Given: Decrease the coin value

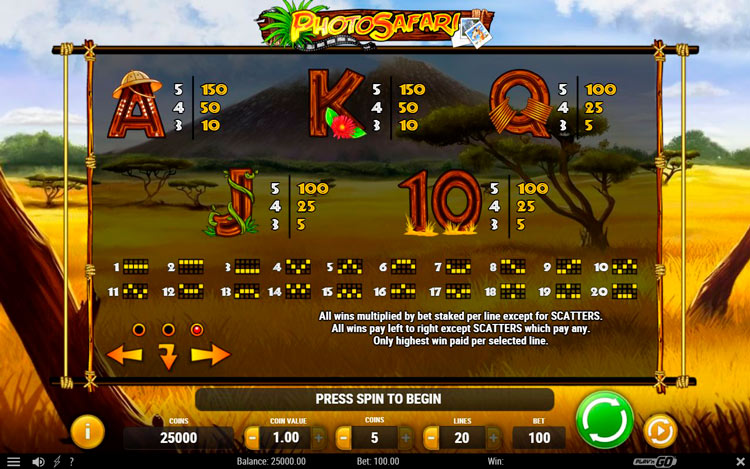Looking at the screenshot, I should [253, 437].
